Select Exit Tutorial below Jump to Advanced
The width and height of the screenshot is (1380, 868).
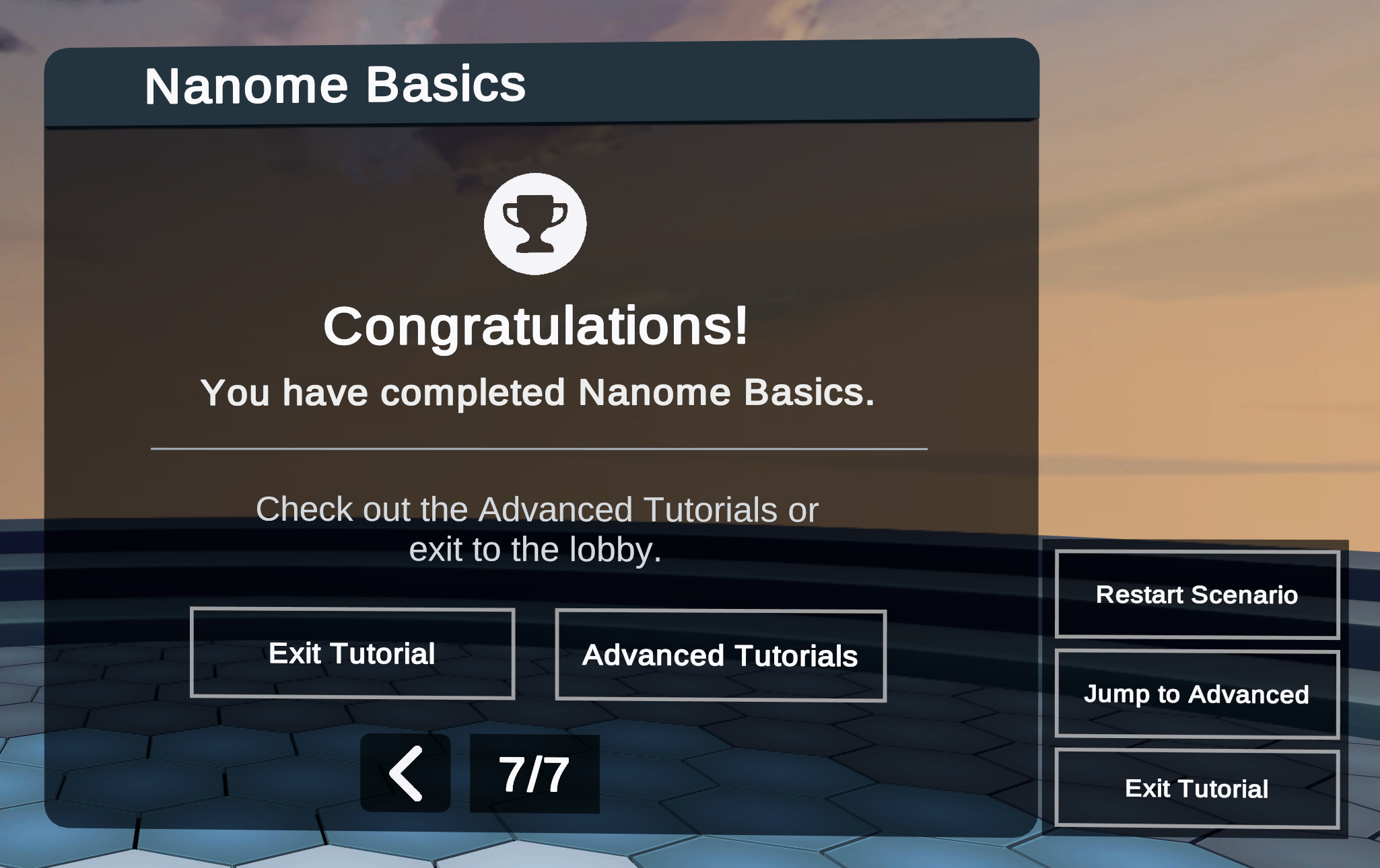point(1196,789)
